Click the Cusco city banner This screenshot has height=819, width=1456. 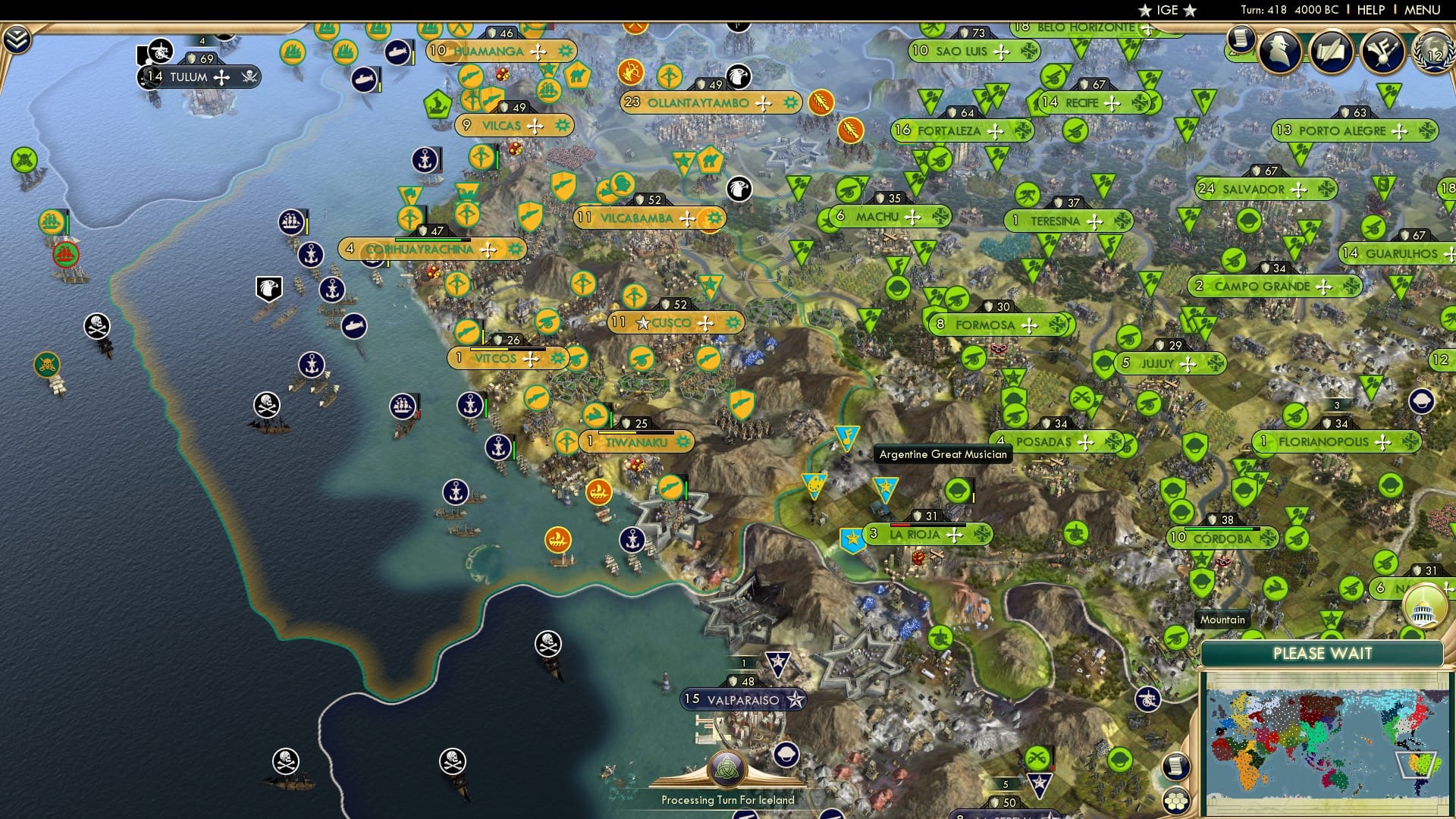tap(672, 322)
